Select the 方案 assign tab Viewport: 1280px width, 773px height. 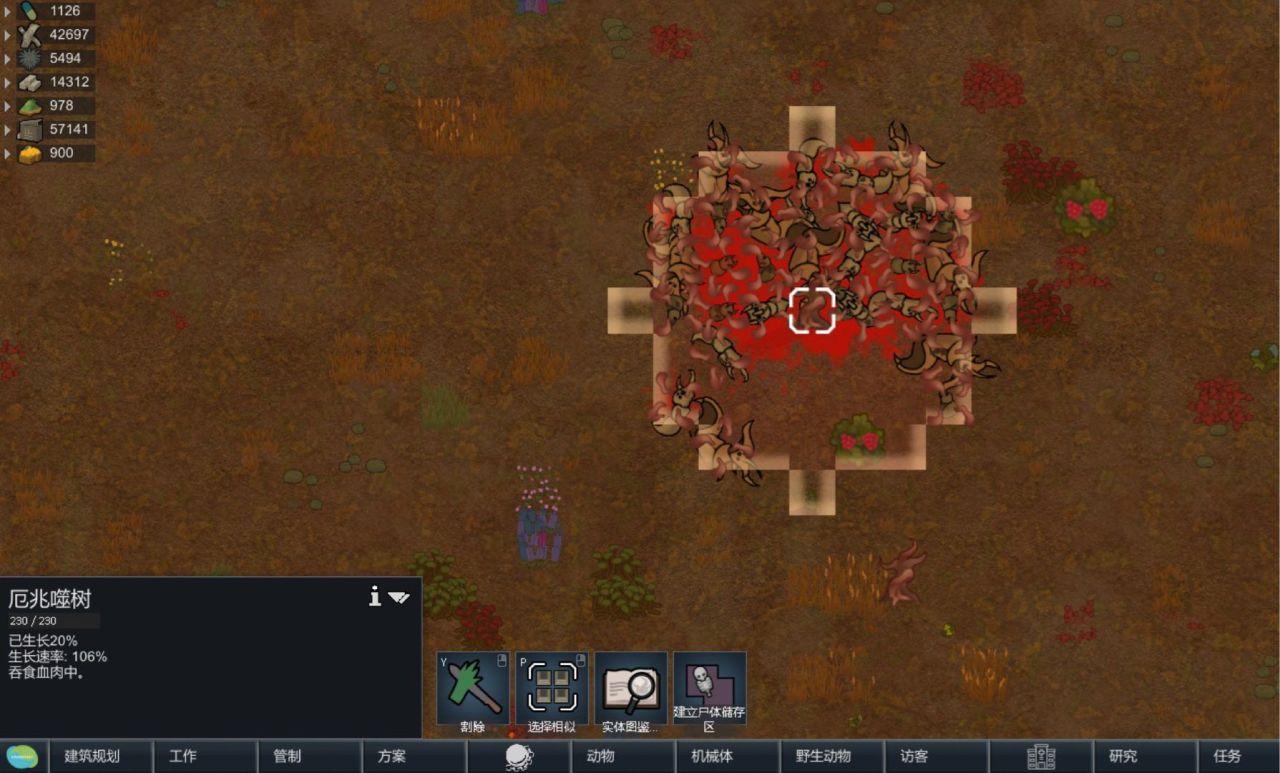392,756
